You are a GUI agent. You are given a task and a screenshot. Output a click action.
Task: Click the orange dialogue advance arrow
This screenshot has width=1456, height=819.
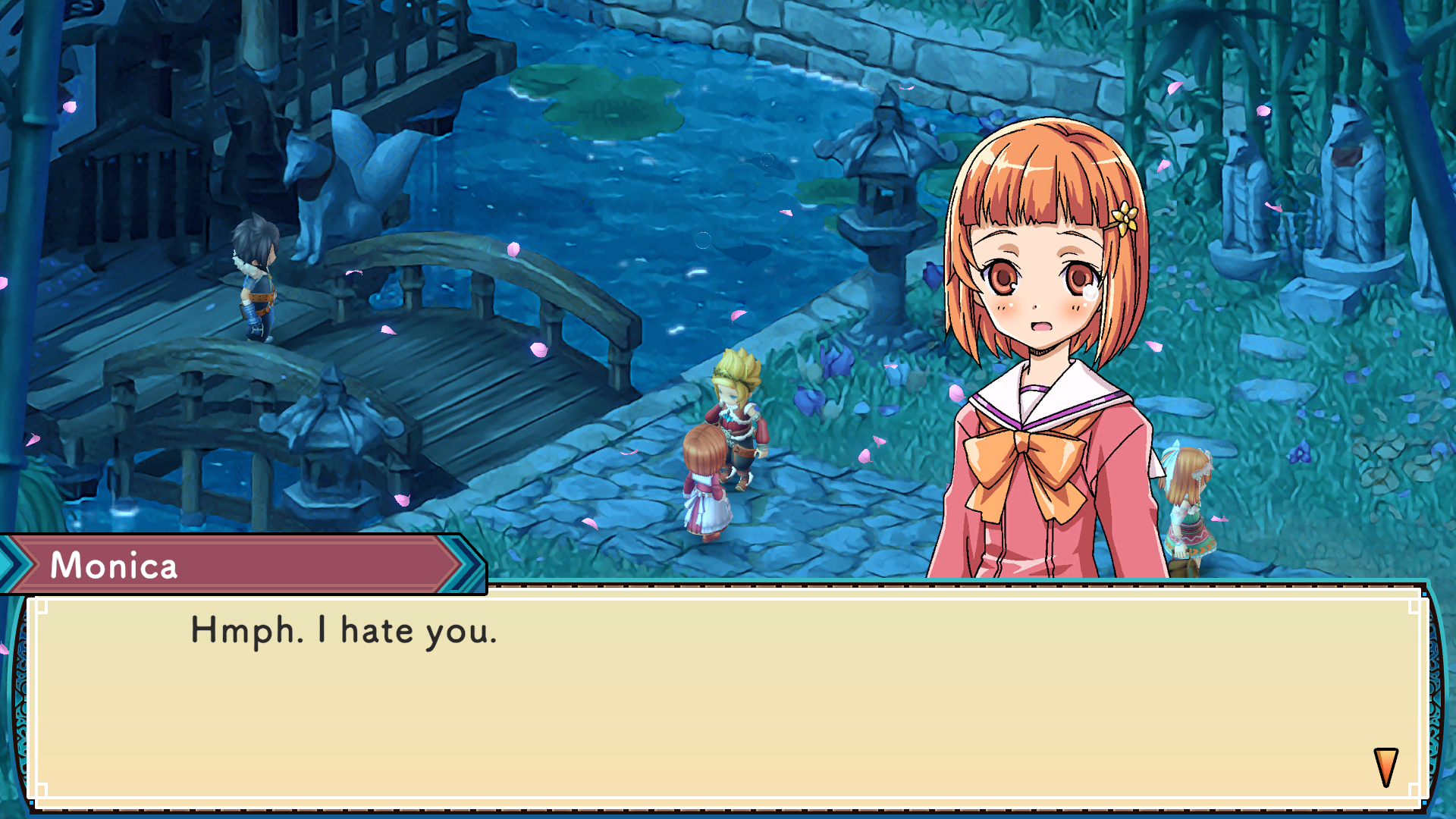pos(1385,767)
